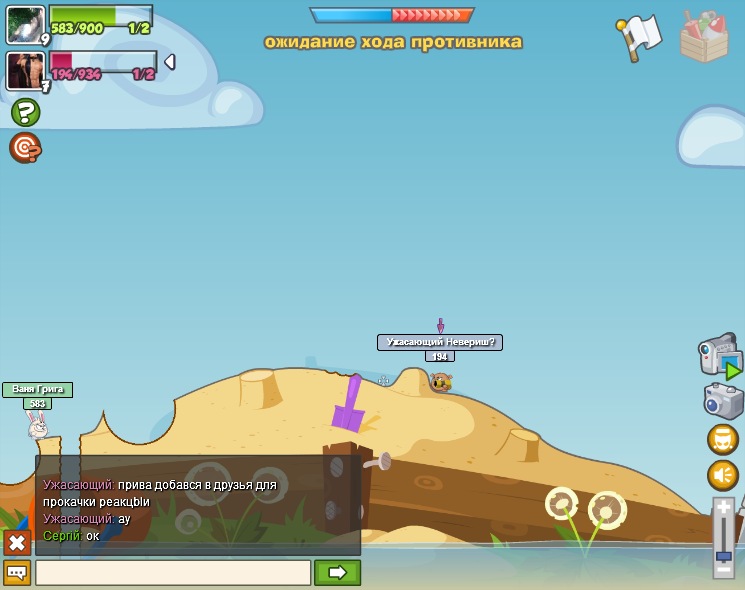The height and width of the screenshot is (590, 745).
Task: Zoom out with the minus button
Action: [x=724, y=569]
